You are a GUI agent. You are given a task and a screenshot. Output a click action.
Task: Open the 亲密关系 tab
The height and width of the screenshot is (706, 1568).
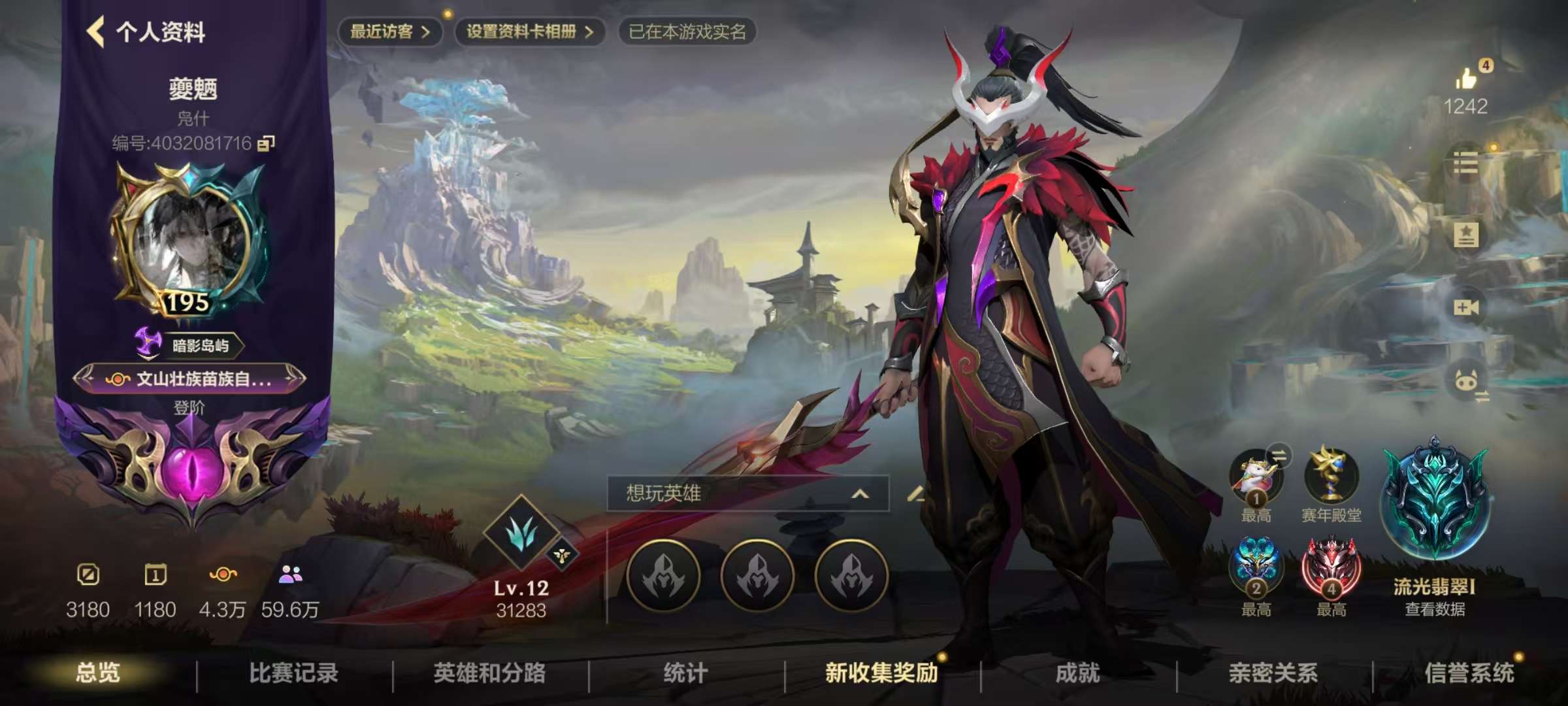pos(1273,673)
